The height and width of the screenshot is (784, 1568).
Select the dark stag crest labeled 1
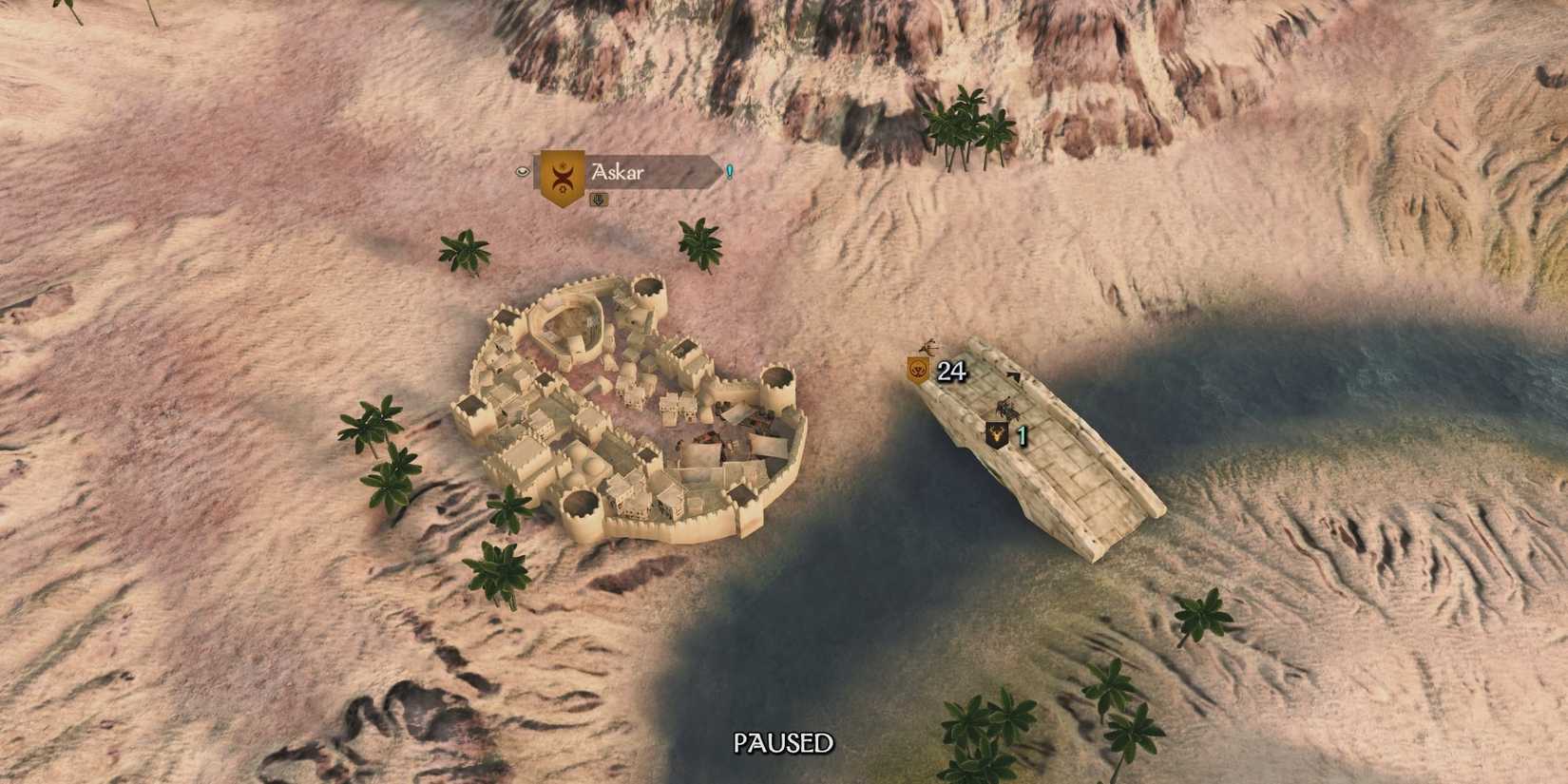click(x=996, y=434)
